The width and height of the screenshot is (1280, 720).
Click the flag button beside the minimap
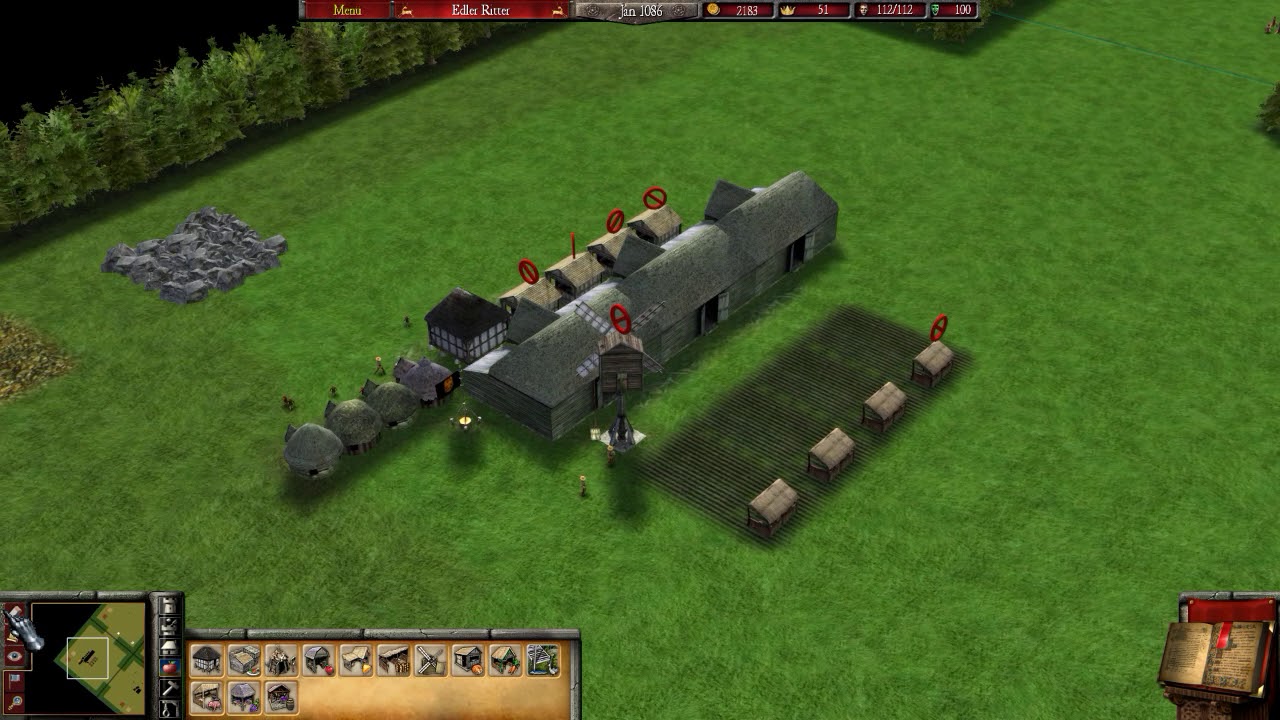click(x=15, y=680)
